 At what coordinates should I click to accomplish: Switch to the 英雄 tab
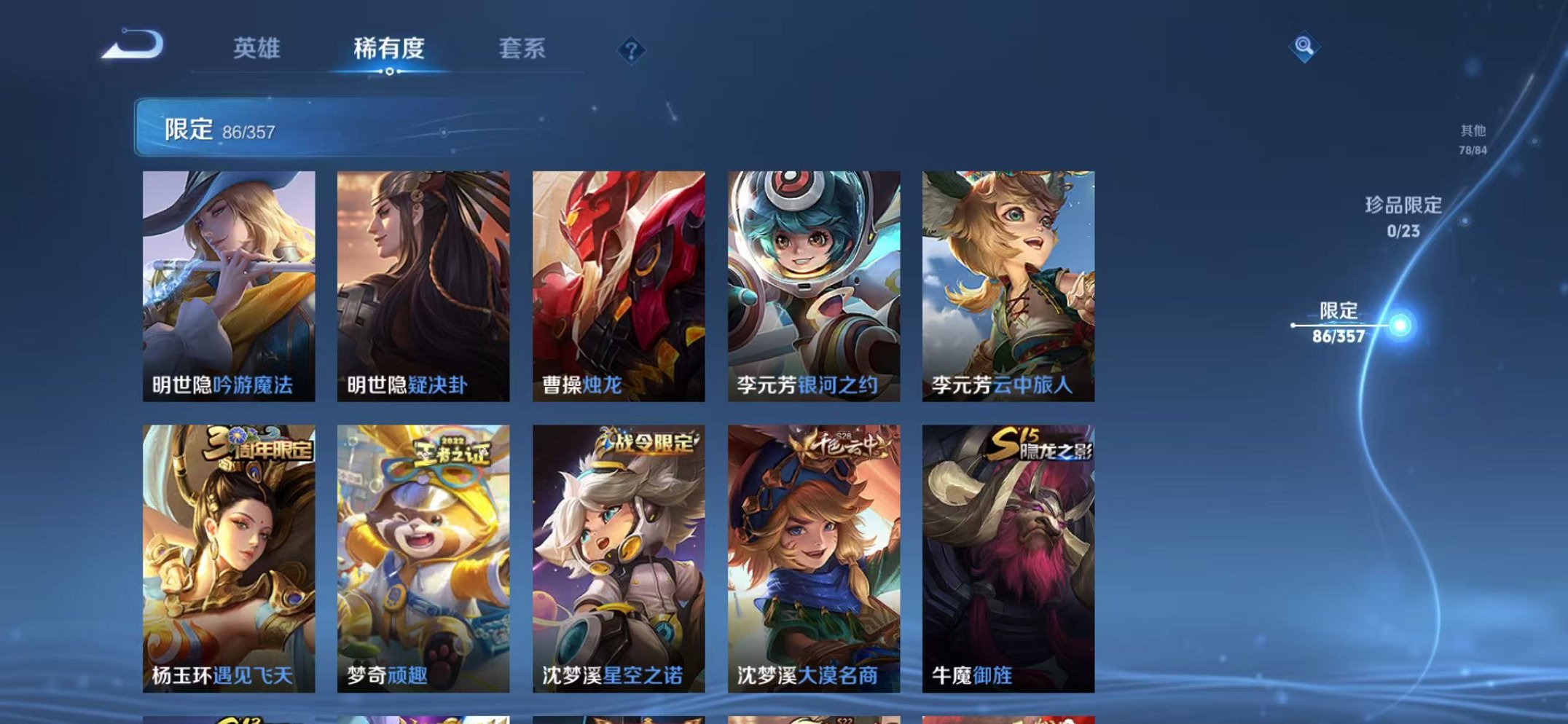pos(256,49)
